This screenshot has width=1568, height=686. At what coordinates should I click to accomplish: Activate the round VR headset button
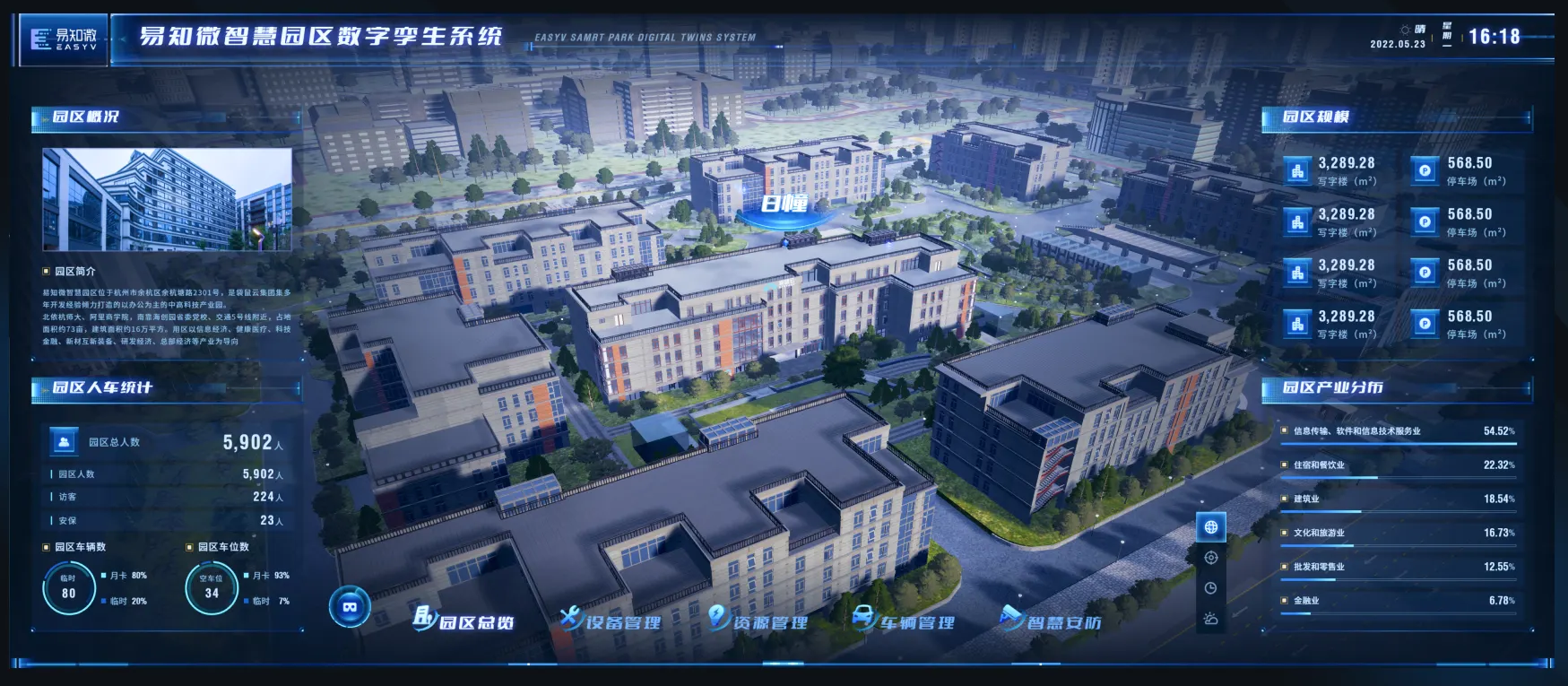pos(350,607)
